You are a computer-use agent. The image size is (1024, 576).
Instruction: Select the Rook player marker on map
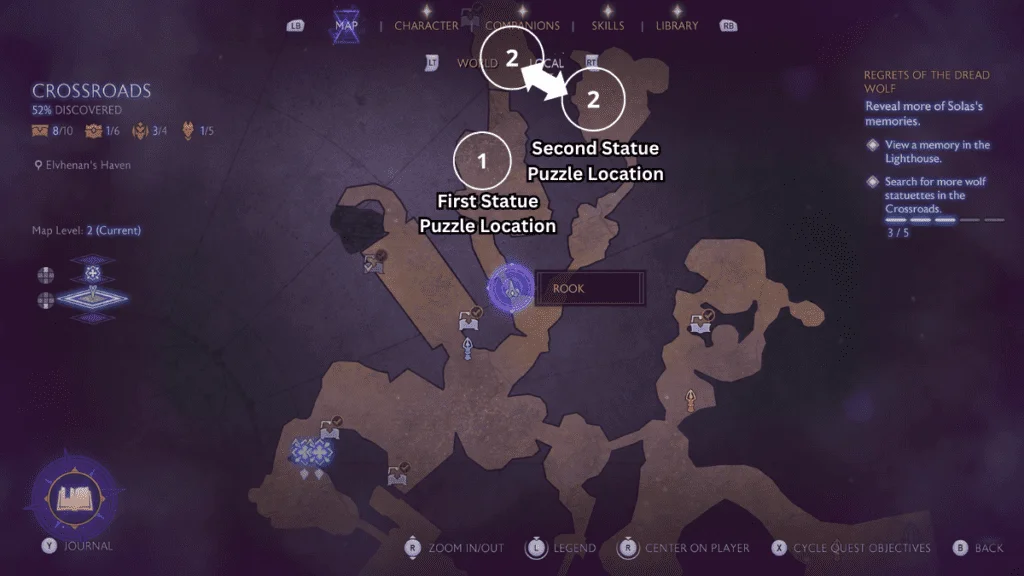(x=510, y=290)
